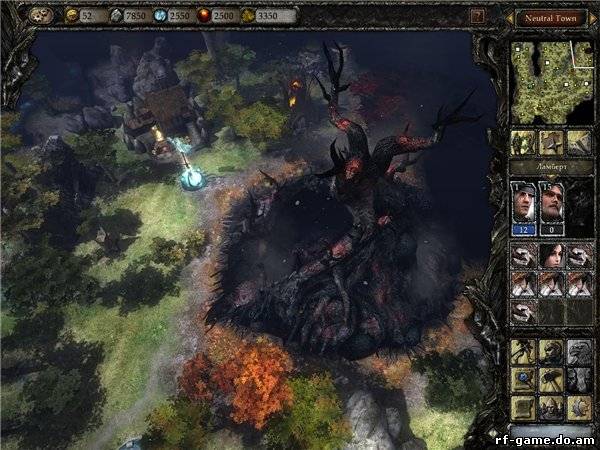Select the dark-haired woman unit portrait
This screenshot has height=450, width=600.
pyautogui.click(x=551, y=256)
